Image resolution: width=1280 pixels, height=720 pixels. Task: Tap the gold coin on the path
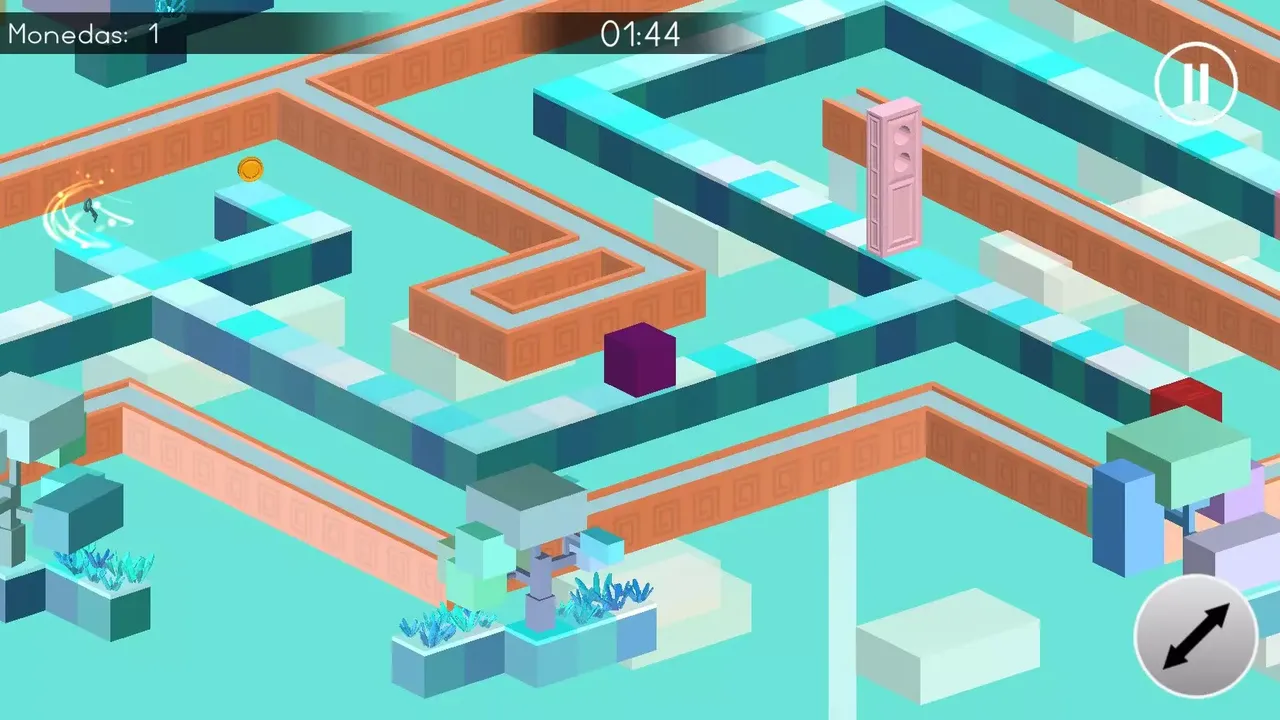(x=250, y=170)
